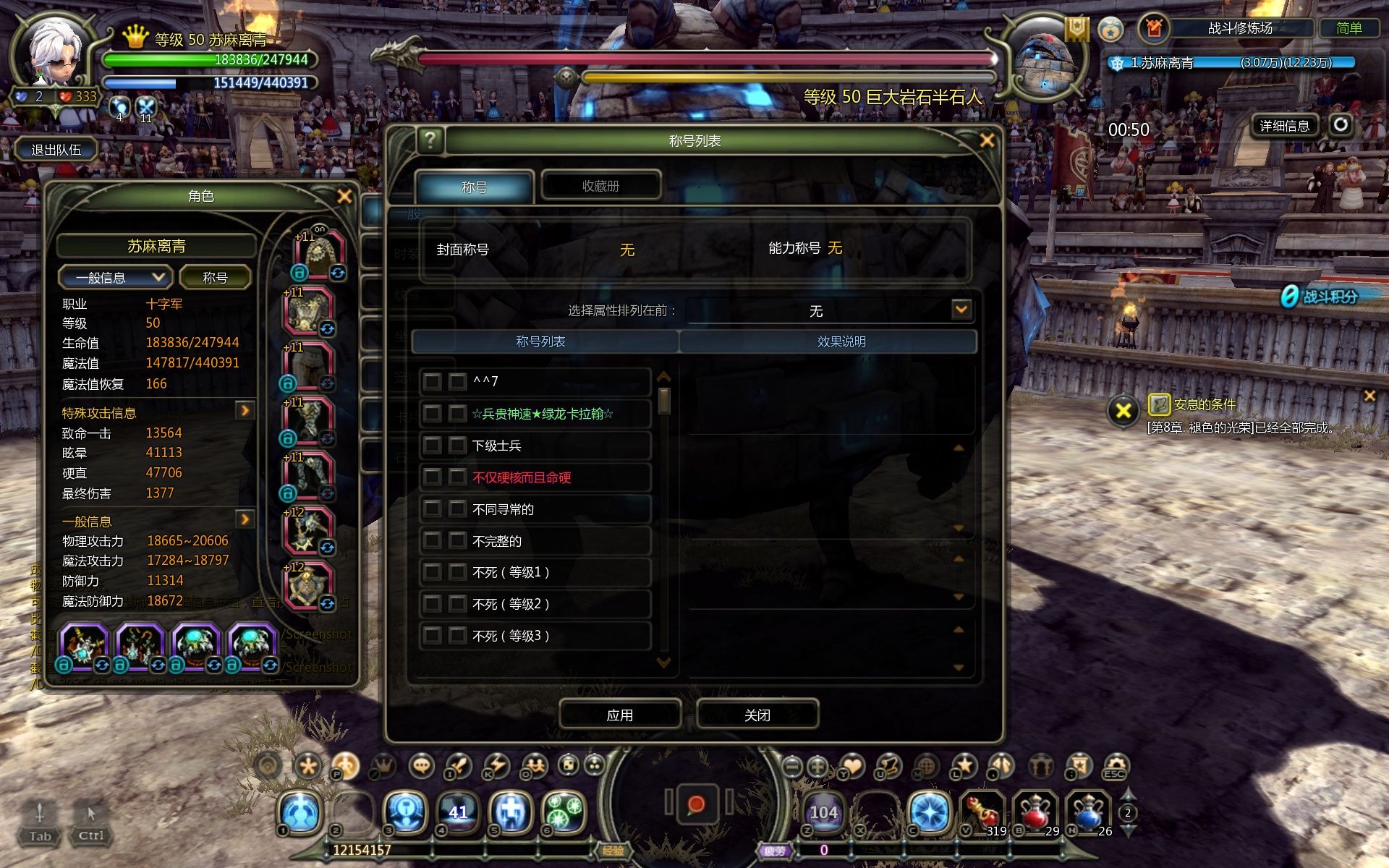Leave party with 退出队伍 button
Viewport: 1389px width, 868px height.
(x=56, y=150)
